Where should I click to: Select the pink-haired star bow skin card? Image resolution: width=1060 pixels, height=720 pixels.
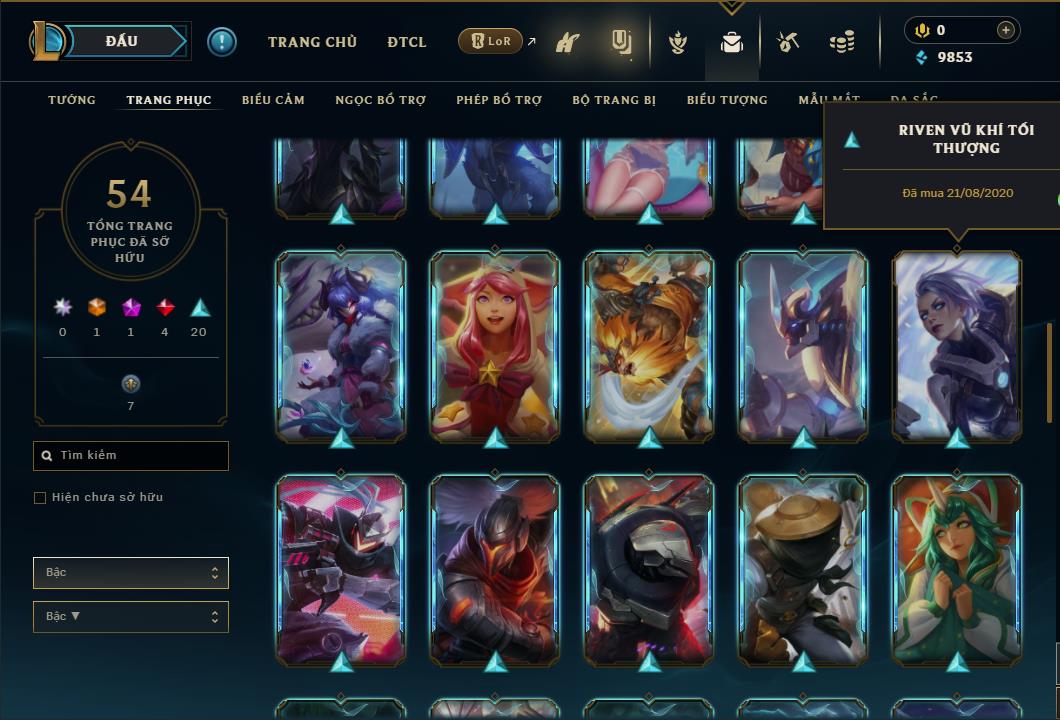(x=495, y=346)
